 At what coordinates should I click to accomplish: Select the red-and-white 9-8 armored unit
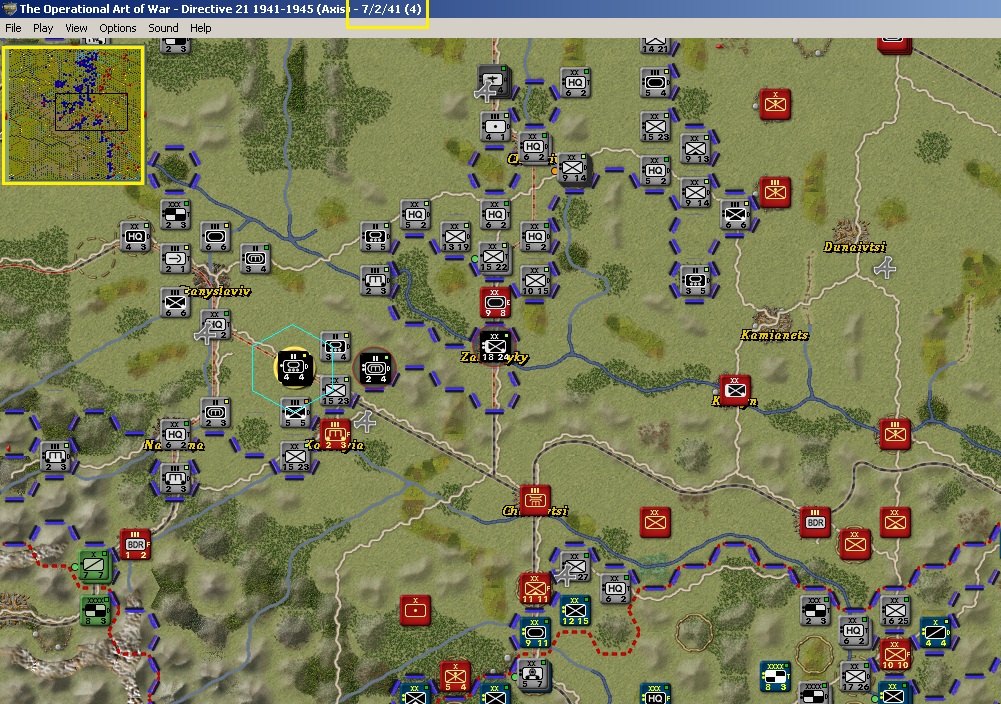(495, 302)
